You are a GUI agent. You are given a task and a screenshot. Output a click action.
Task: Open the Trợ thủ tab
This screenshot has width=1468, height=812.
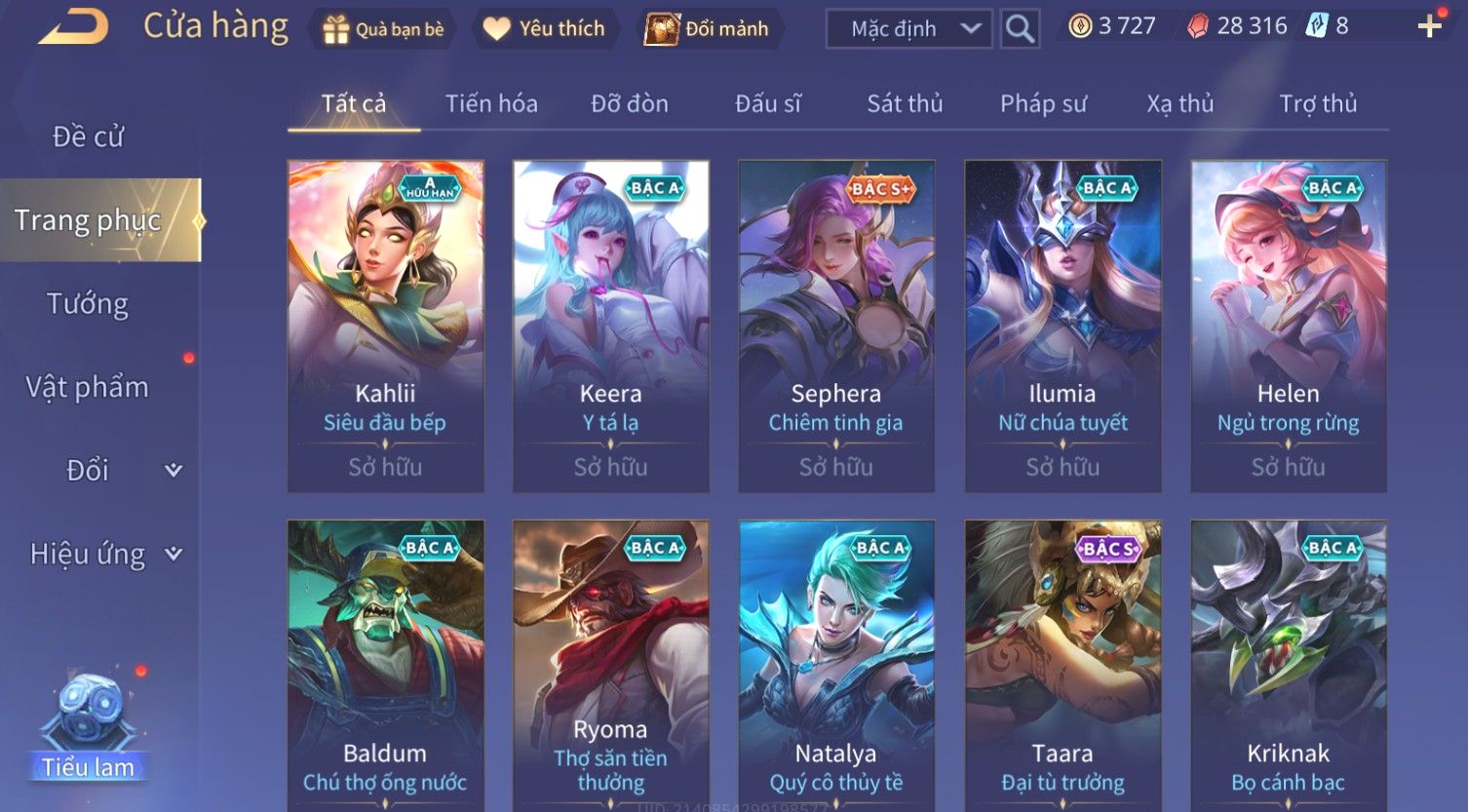1318,103
